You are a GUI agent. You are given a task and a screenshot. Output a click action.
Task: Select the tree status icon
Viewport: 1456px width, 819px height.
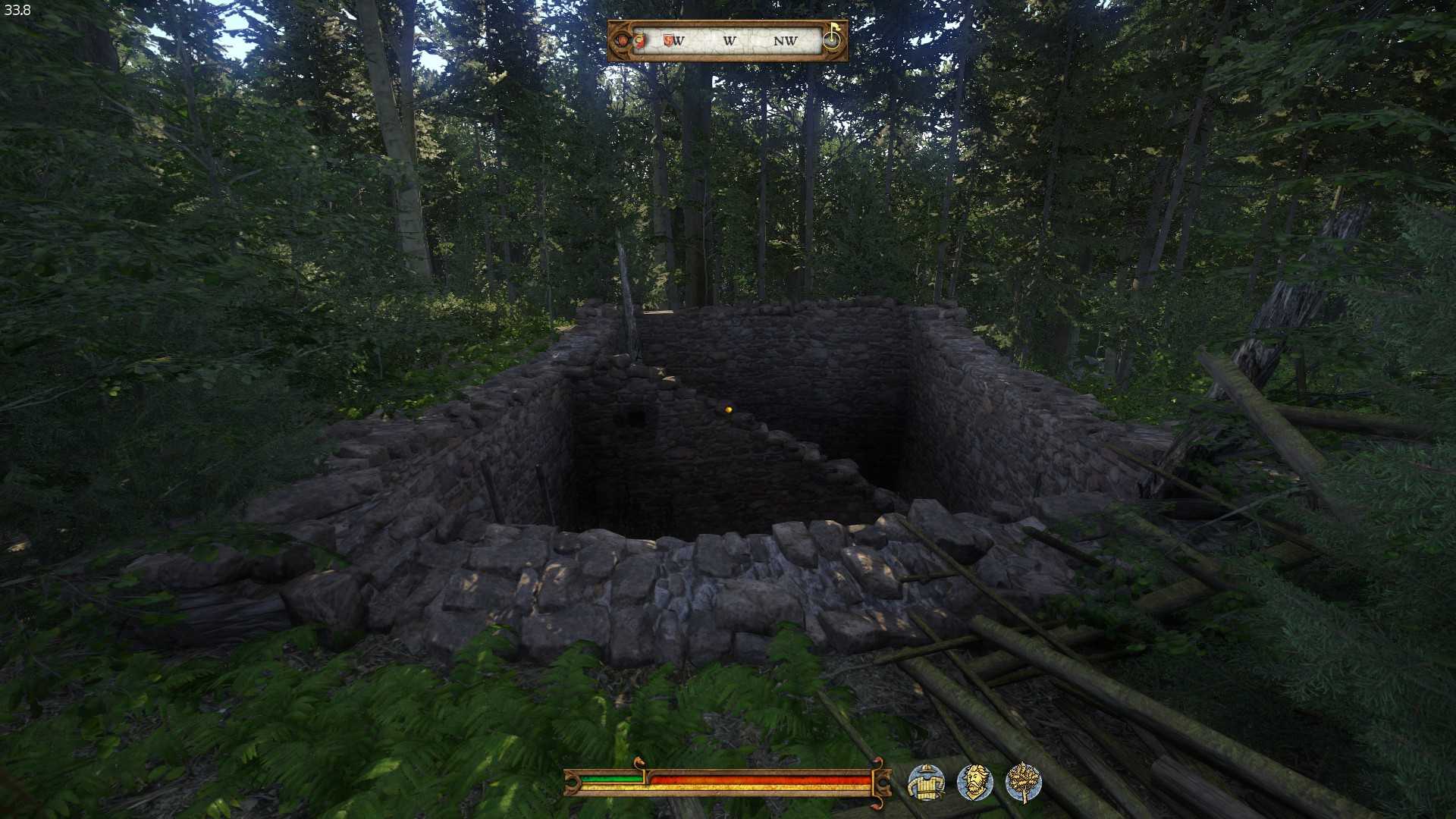click(x=1023, y=783)
